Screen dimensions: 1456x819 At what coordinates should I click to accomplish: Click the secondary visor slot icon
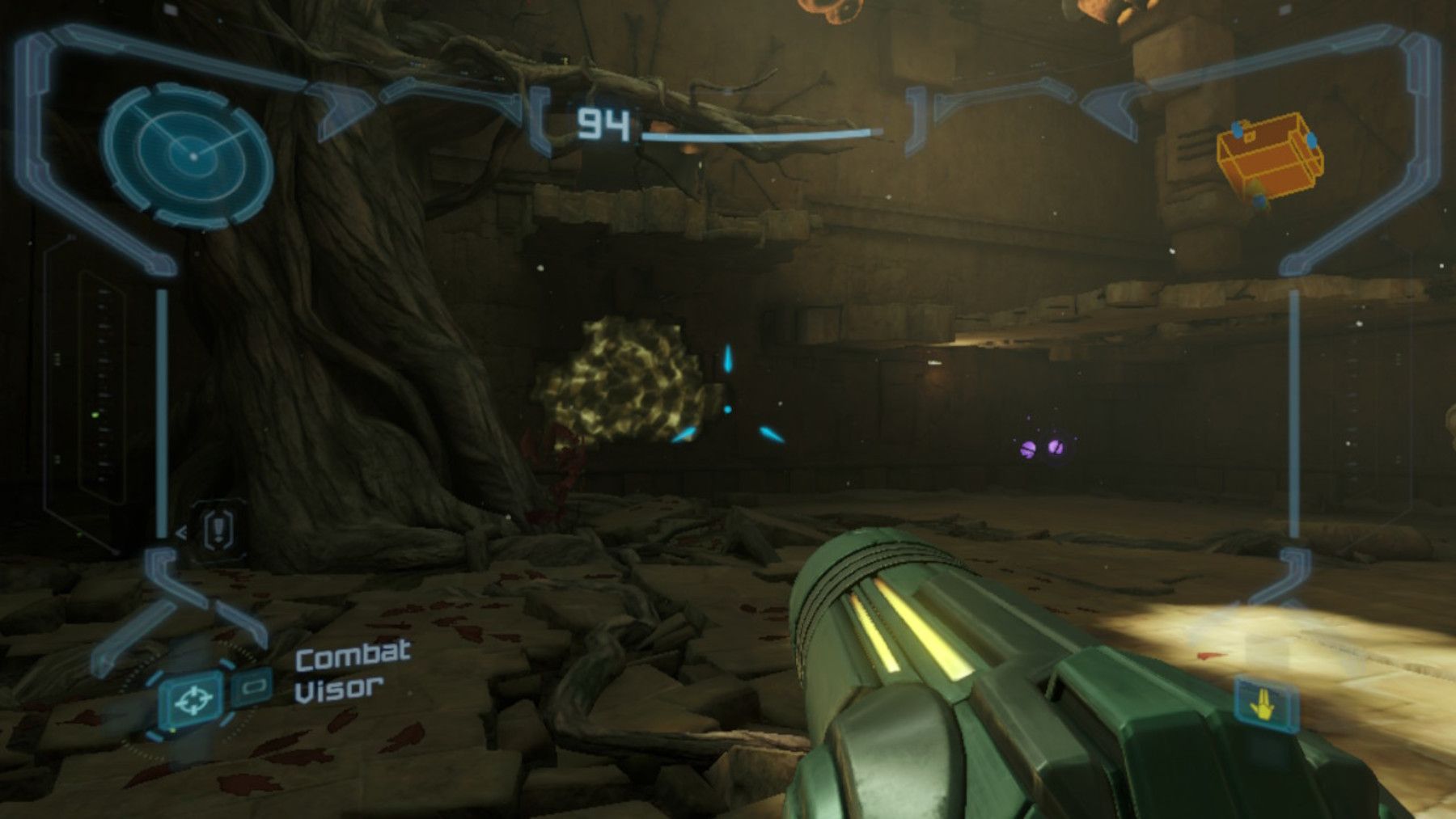(255, 686)
